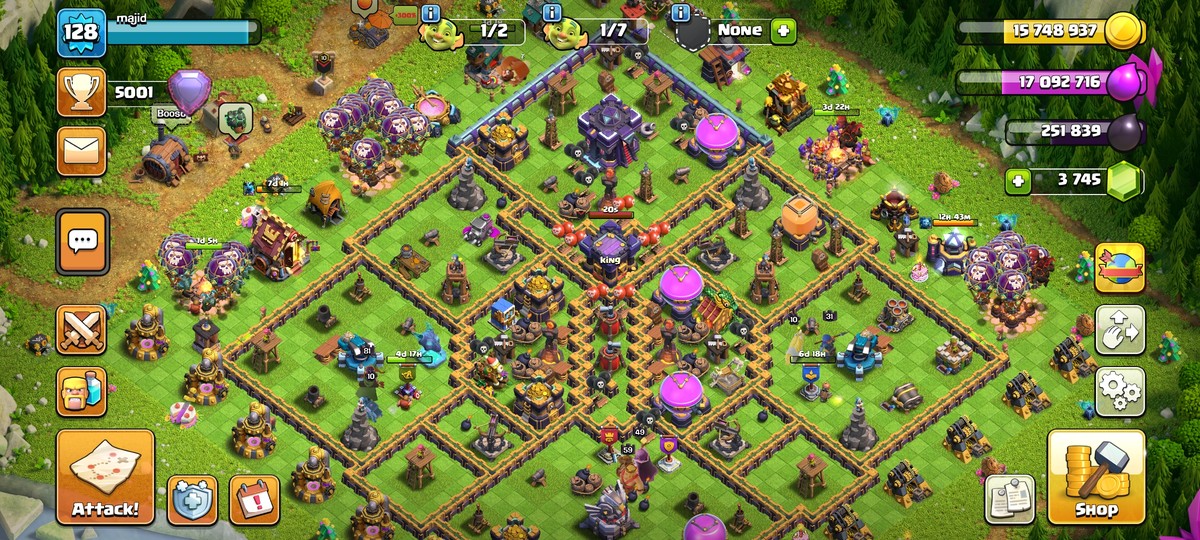Screen dimensions: 1200x540
Task: Open the army barbarian and potion button
Action: pyautogui.click(x=81, y=391)
